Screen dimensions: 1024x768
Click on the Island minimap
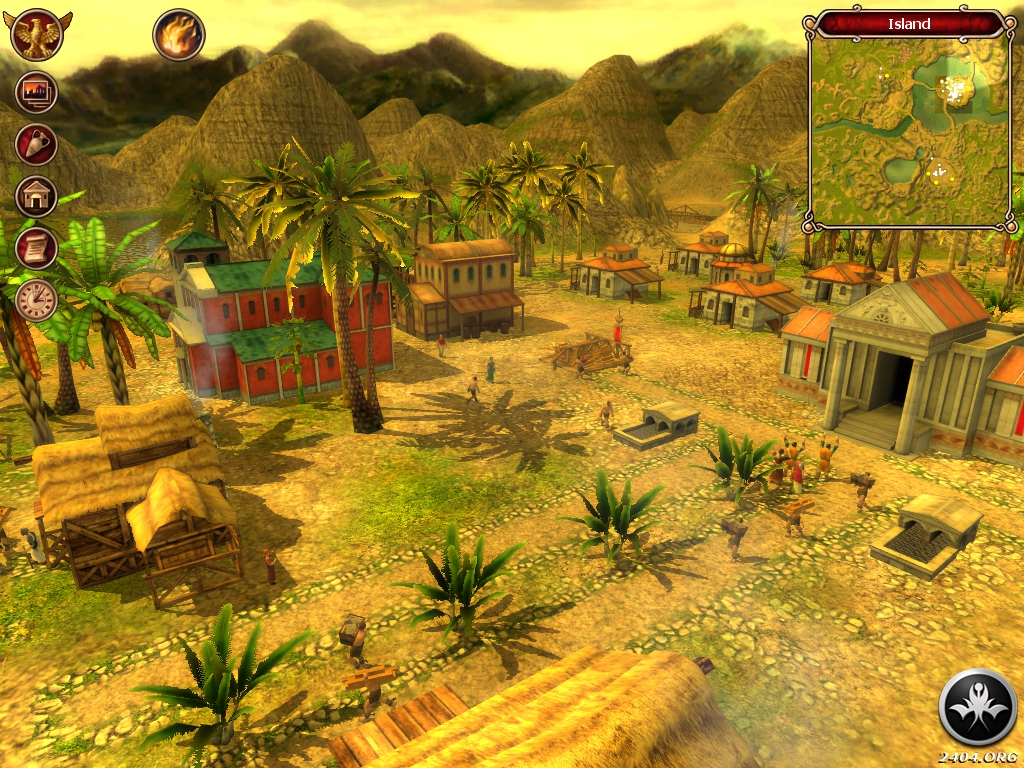[909, 128]
